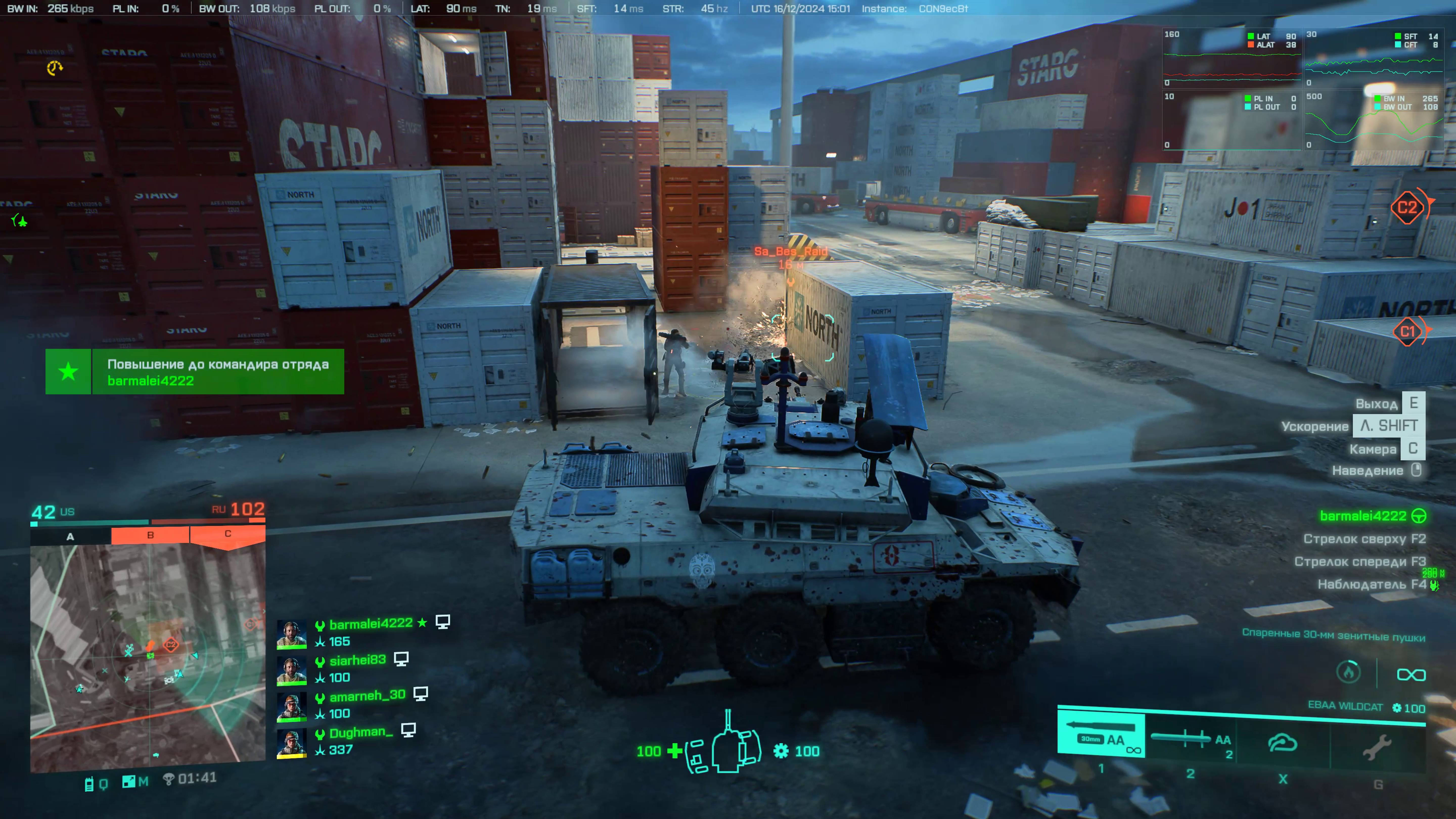The image size is (1456, 819).
Task: Switch to the AA missile weapon slot
Action: (x=1190, y=741)
